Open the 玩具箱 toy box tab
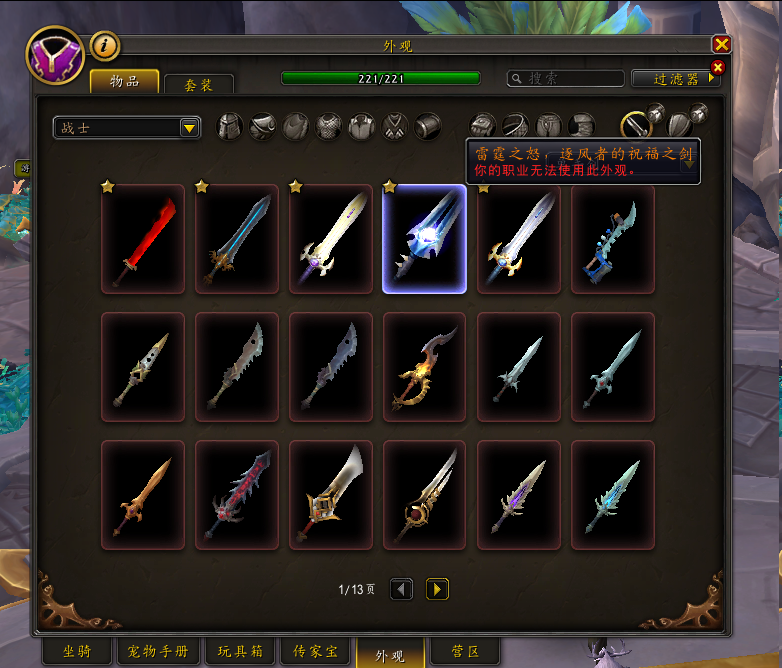 click(239, 652)
